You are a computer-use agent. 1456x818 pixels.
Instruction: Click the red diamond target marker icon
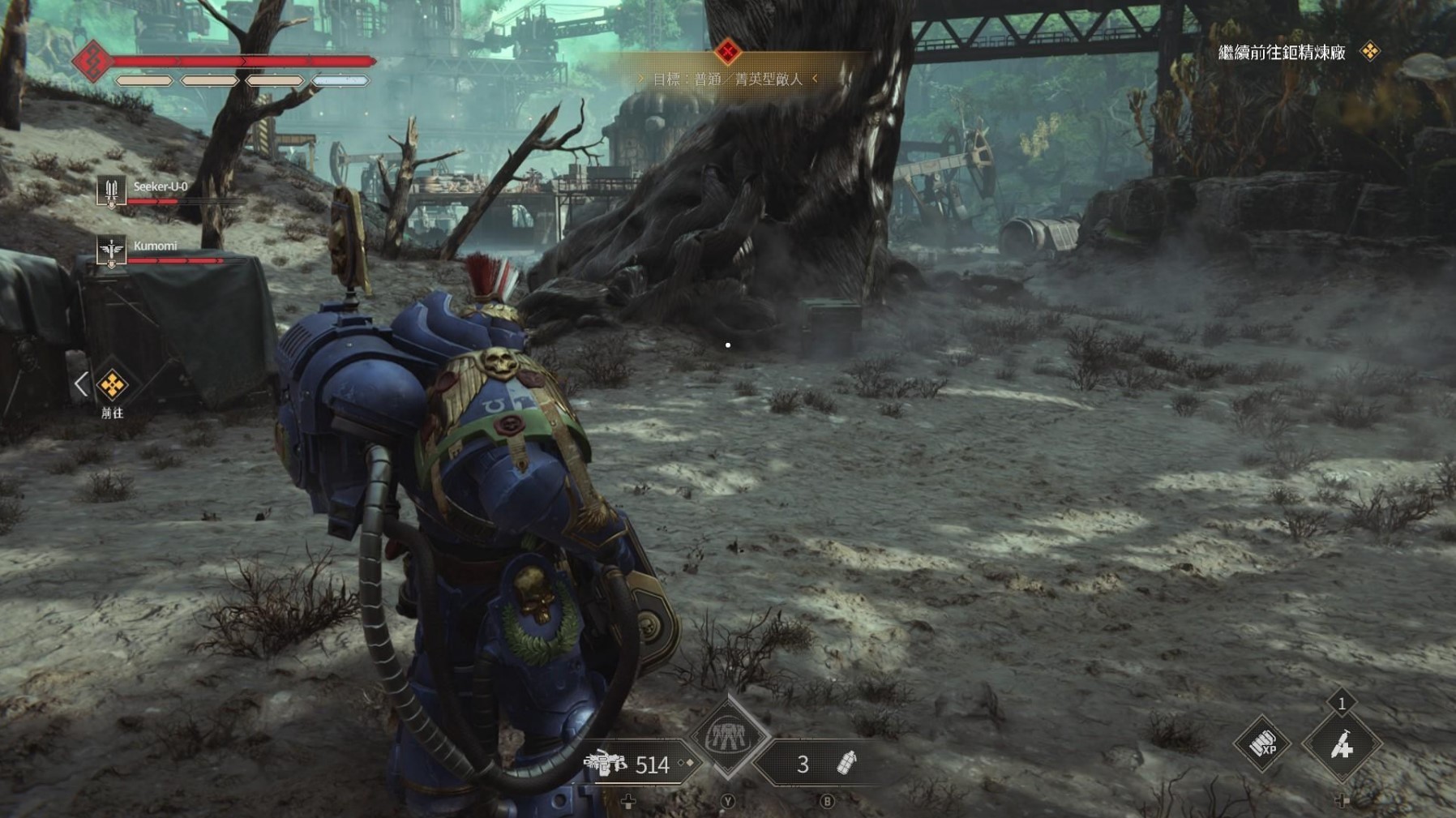click(727, 53)
